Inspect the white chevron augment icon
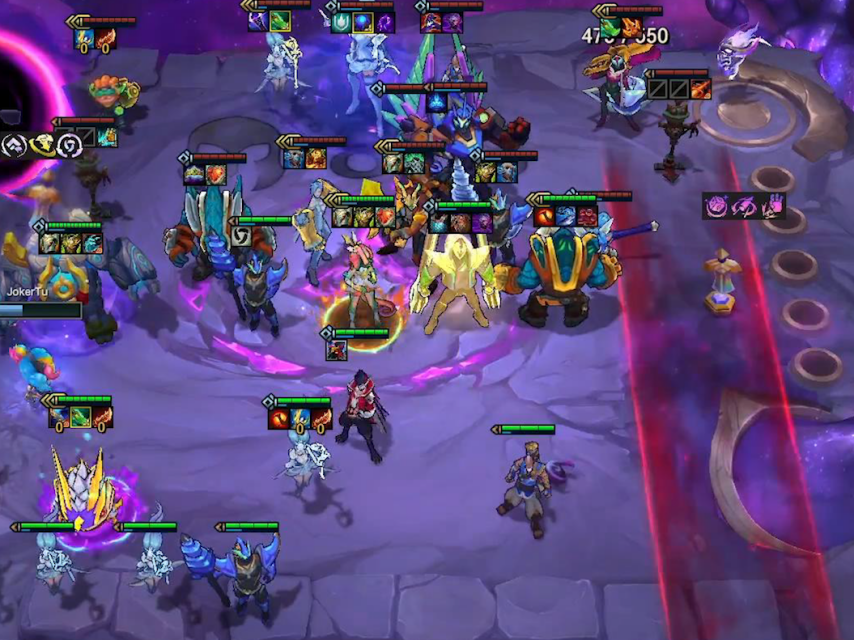Image resolution: width=854 pixels, height=640 pixels. 14,145
